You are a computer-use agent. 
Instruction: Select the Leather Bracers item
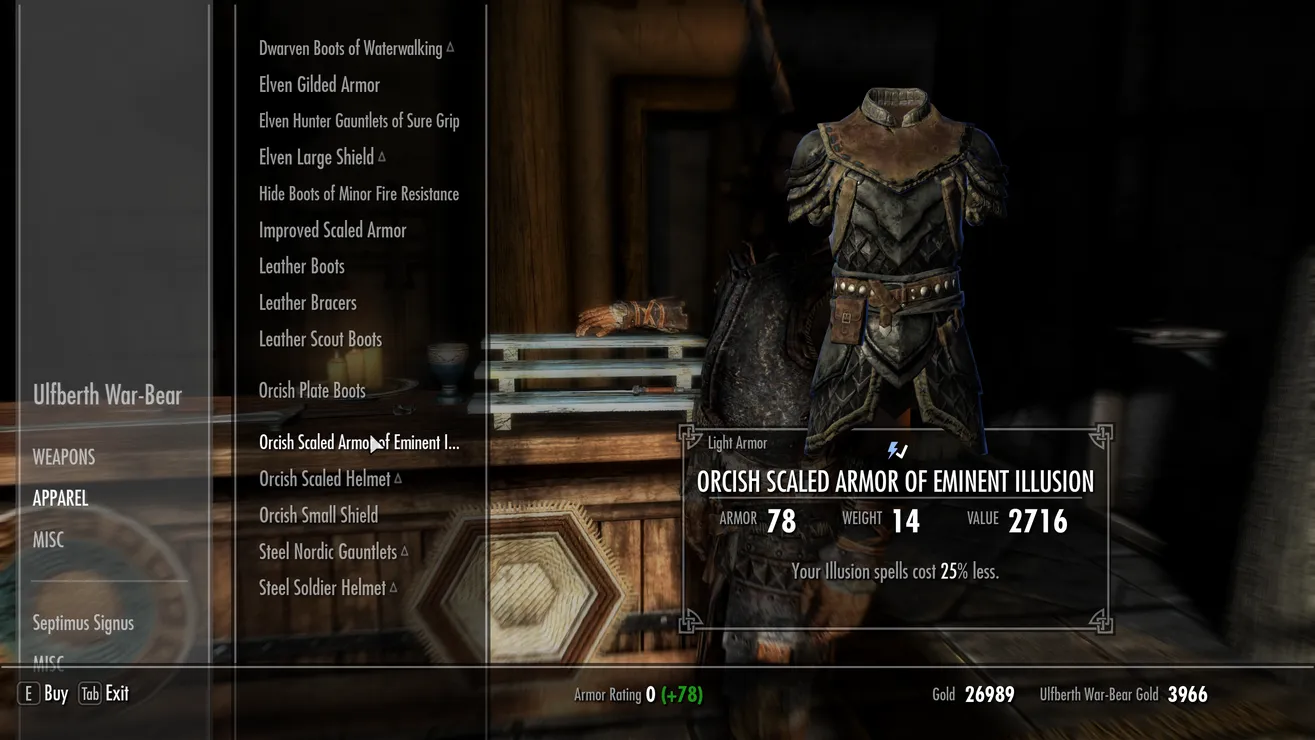[307, 302]
